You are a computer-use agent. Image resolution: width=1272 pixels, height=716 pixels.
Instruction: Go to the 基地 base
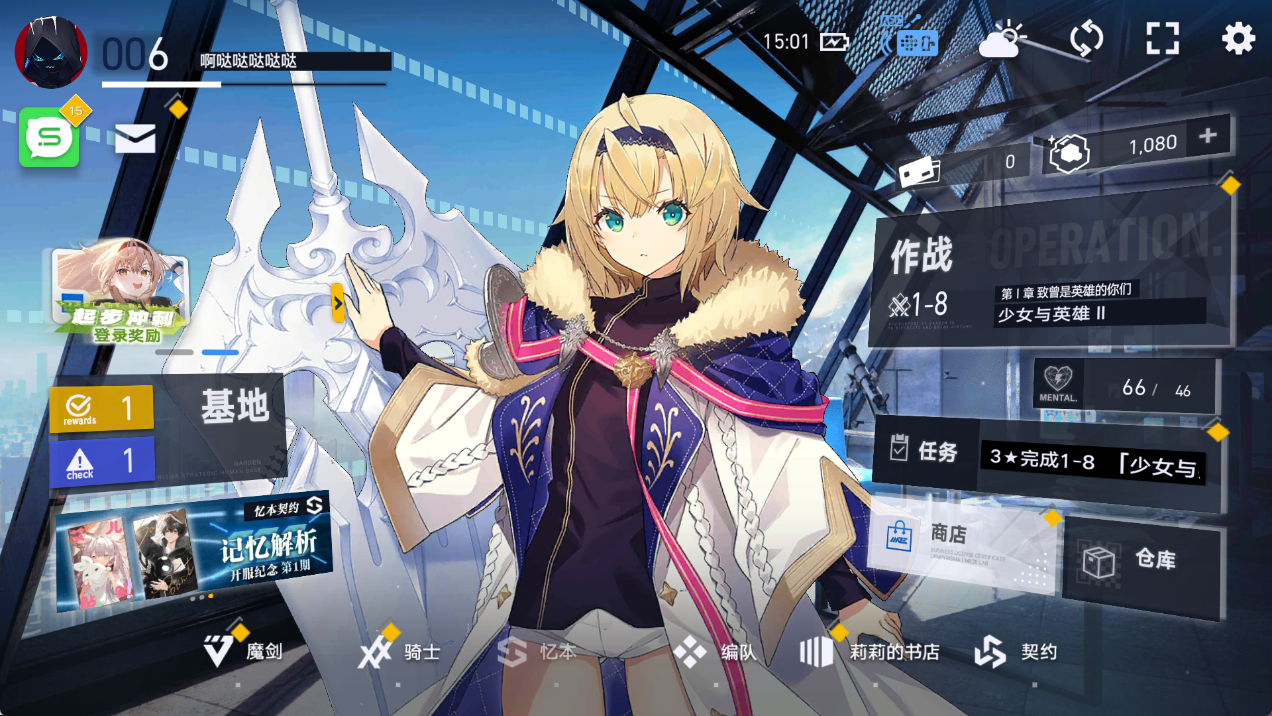click(x=234, y=409)
